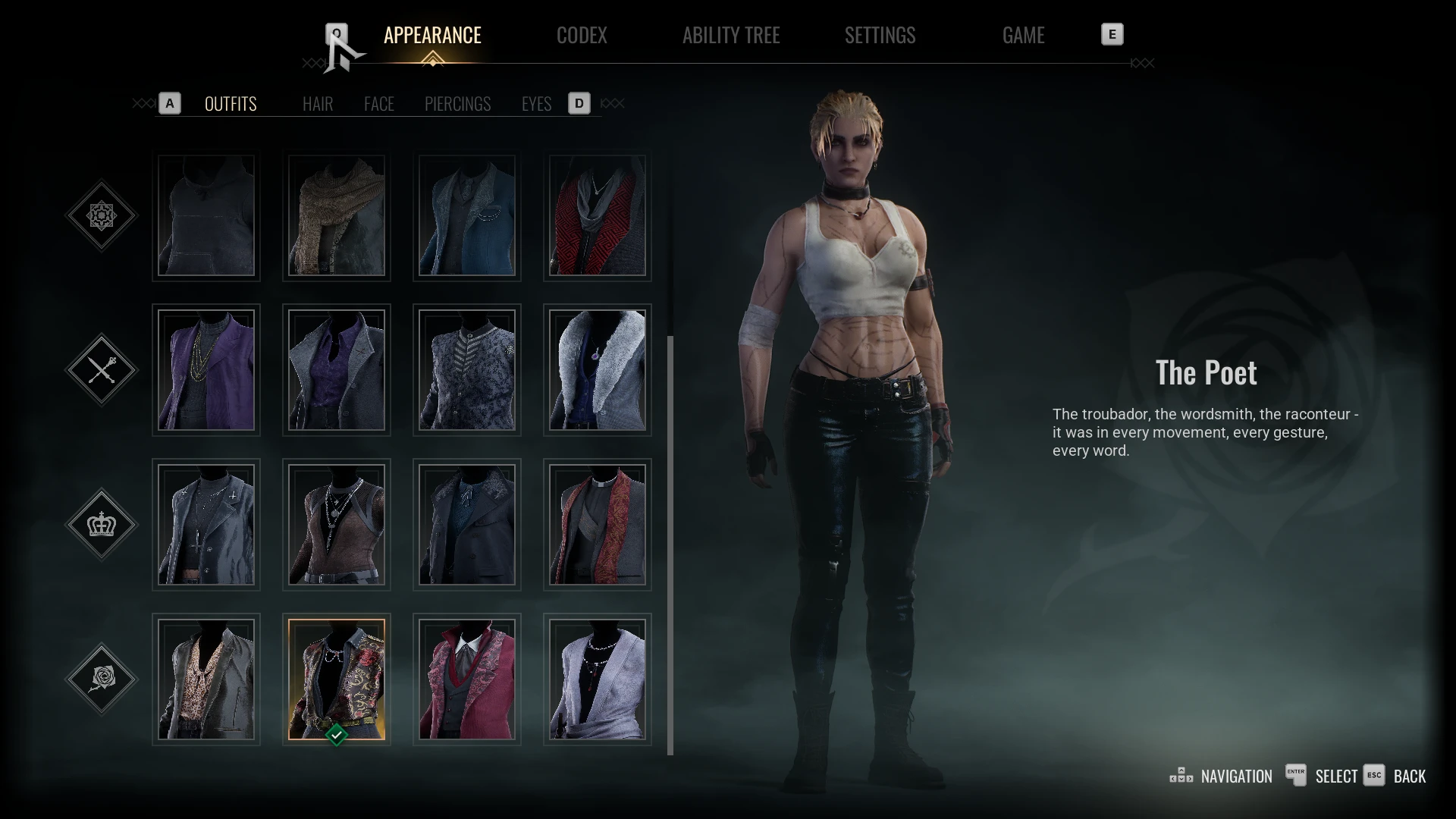The height and width of the screenshot is (819, 1456).
Task: Open the Ability Tree tab
Action: pos(730,35)
